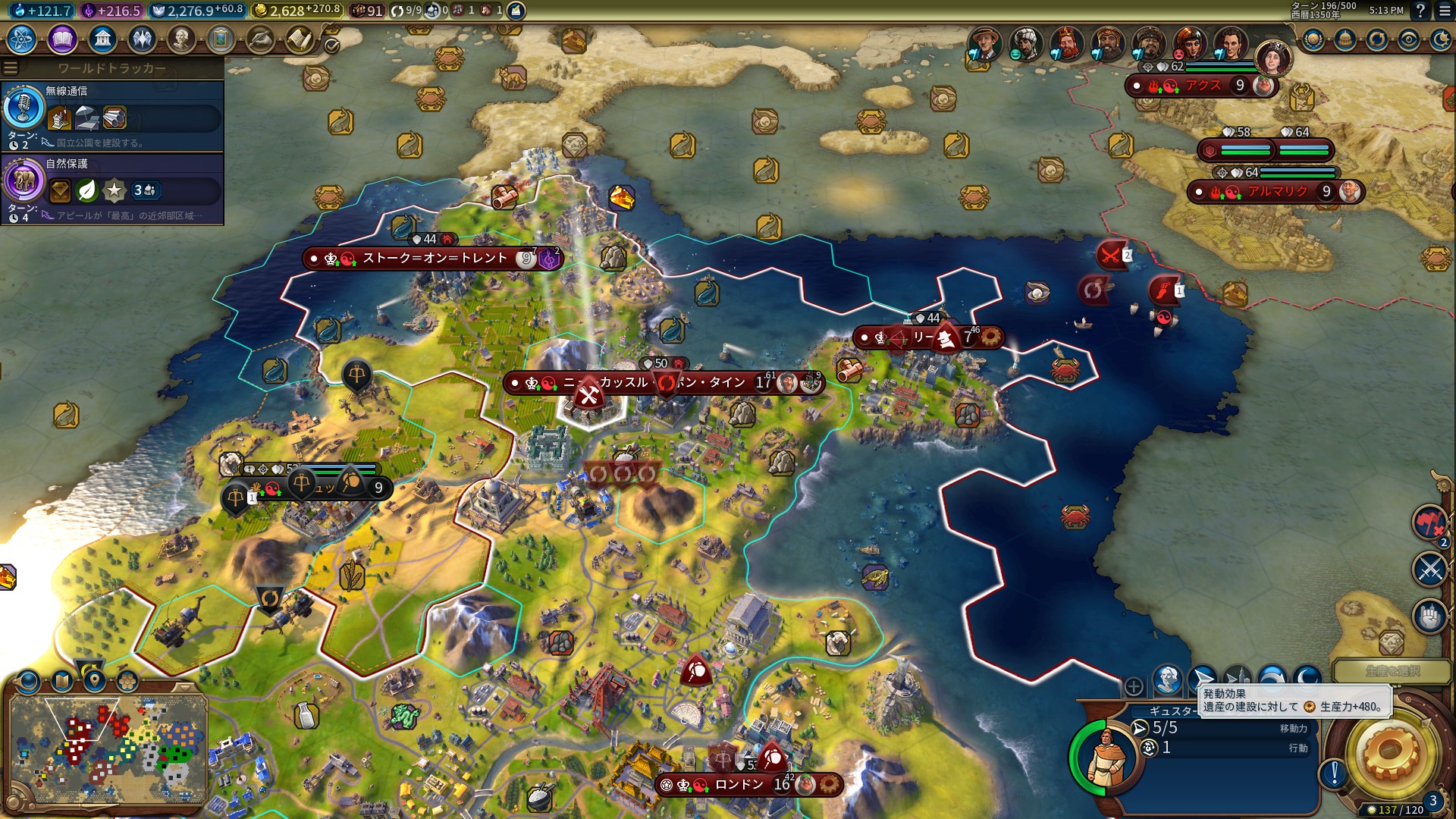Open the government screen with pillared building icon
1456x819 pixels.
[102, 39]
